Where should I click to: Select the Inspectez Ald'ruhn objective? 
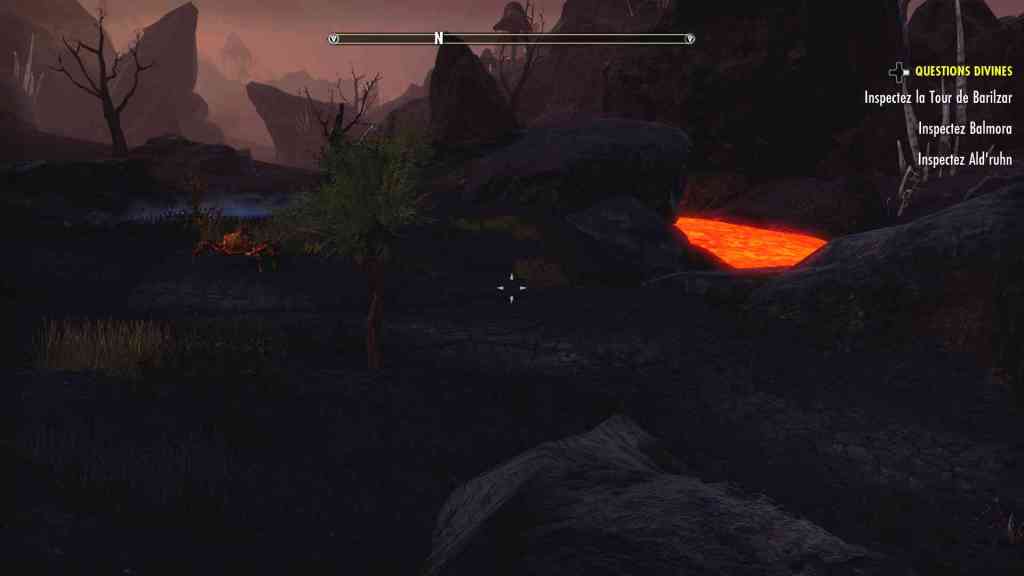point(964,159)
